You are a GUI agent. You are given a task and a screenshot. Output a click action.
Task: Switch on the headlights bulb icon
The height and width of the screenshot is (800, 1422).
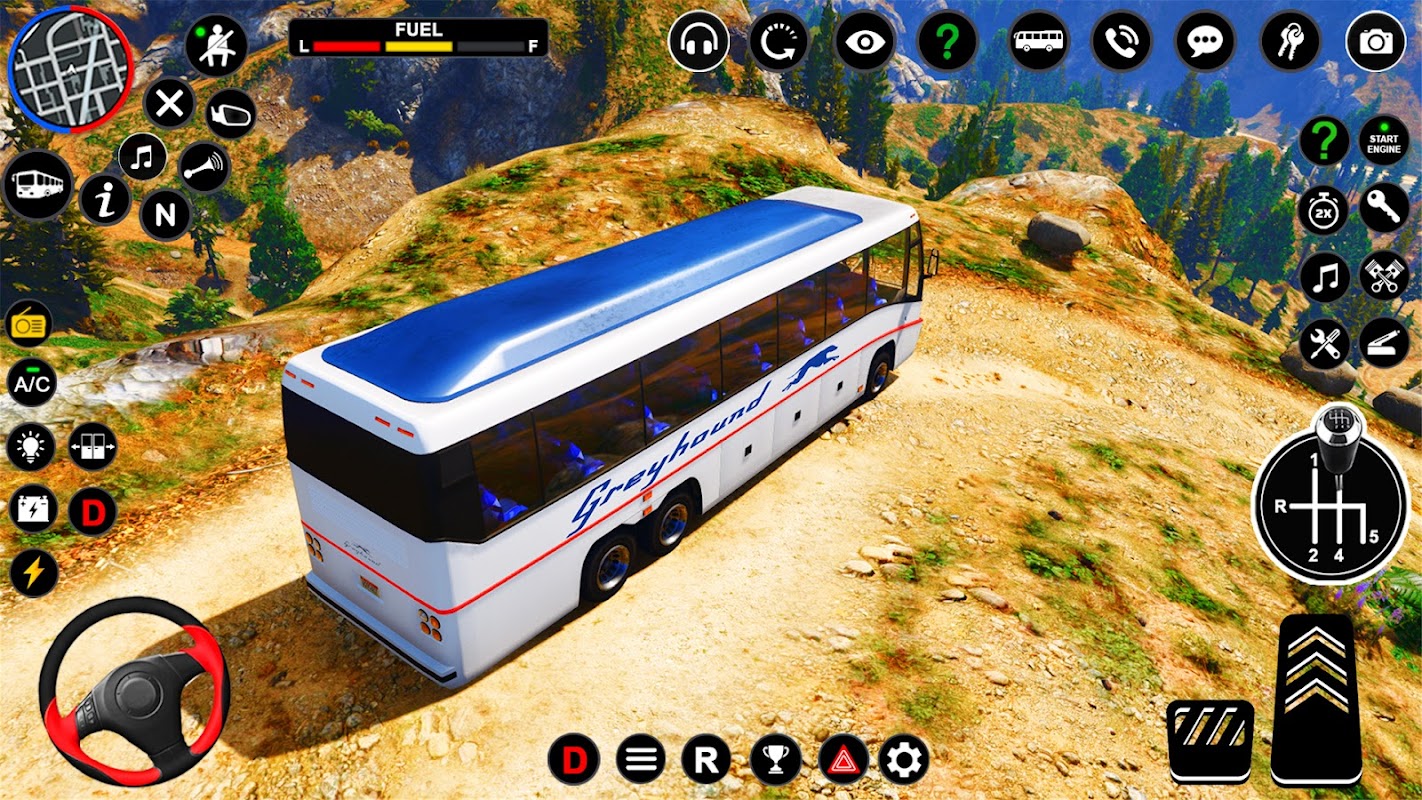click(x=31, y=446)
